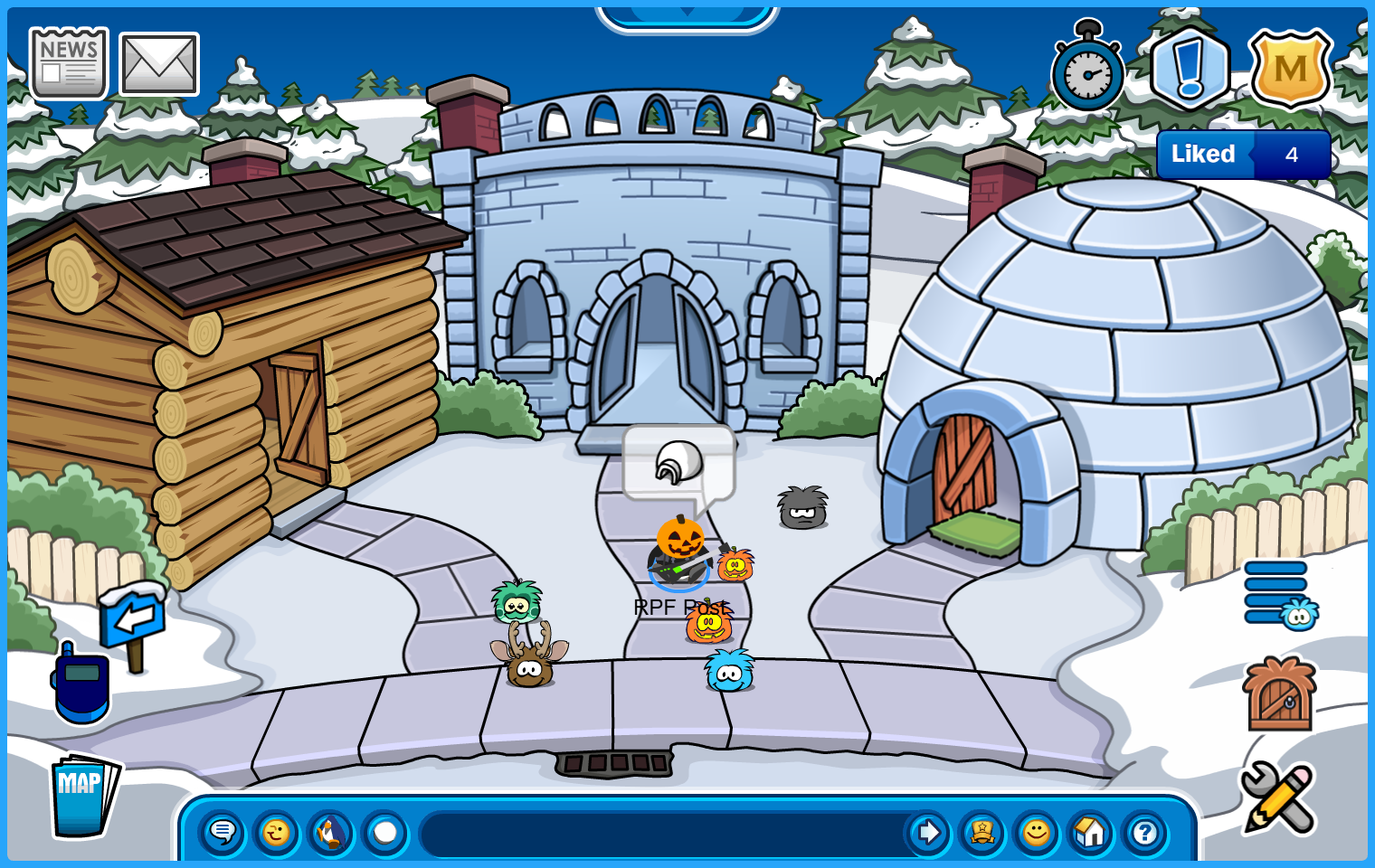Send message with the arrow button

click(927, 832)
